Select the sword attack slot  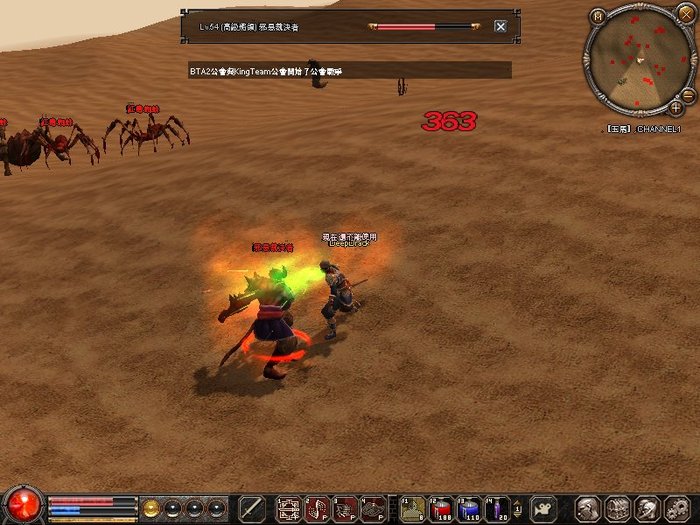point(253,508)
